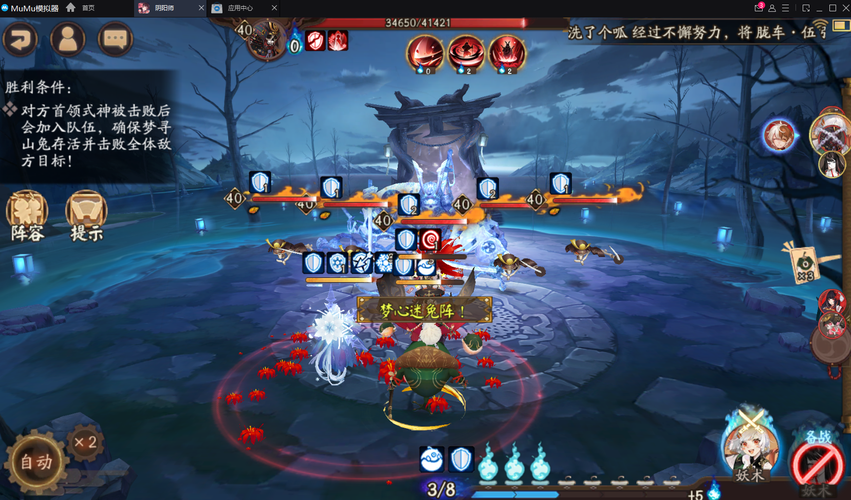This screenshot has width=851, height=500.
Task: Toggle the ×2 battle speed button
Action: [x=85, y=441]
